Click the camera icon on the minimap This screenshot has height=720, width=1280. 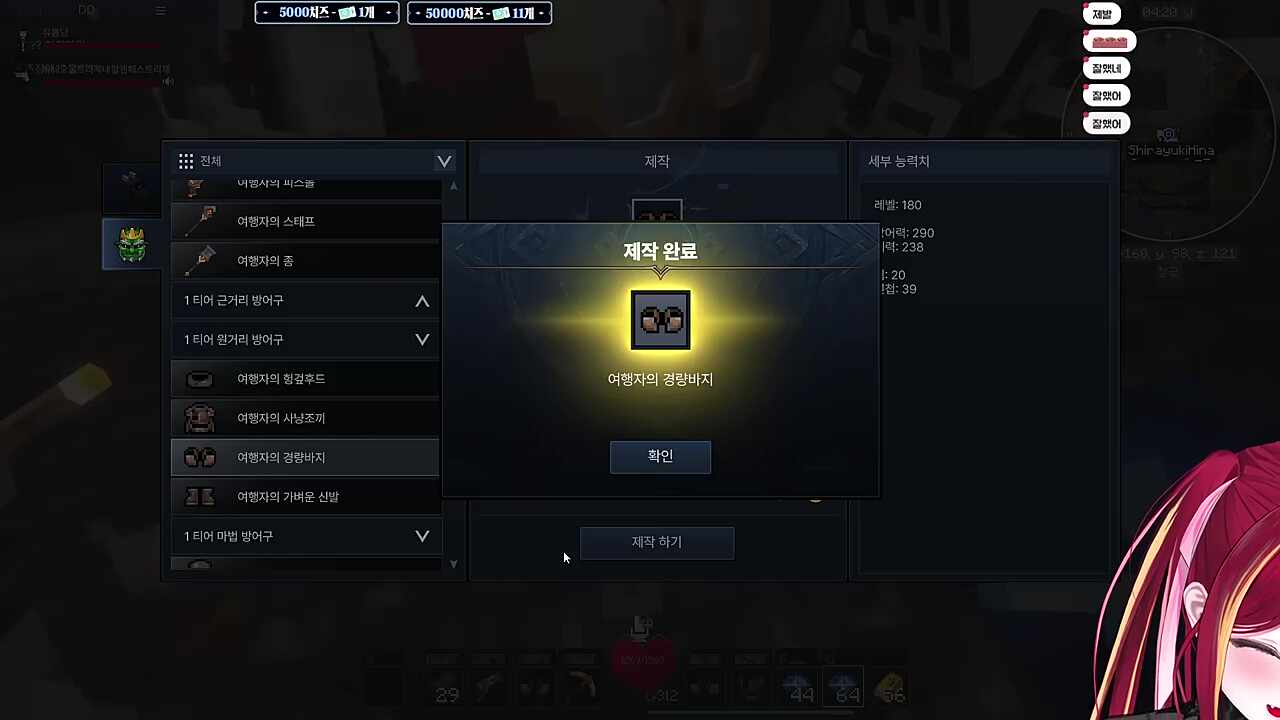1168,134
